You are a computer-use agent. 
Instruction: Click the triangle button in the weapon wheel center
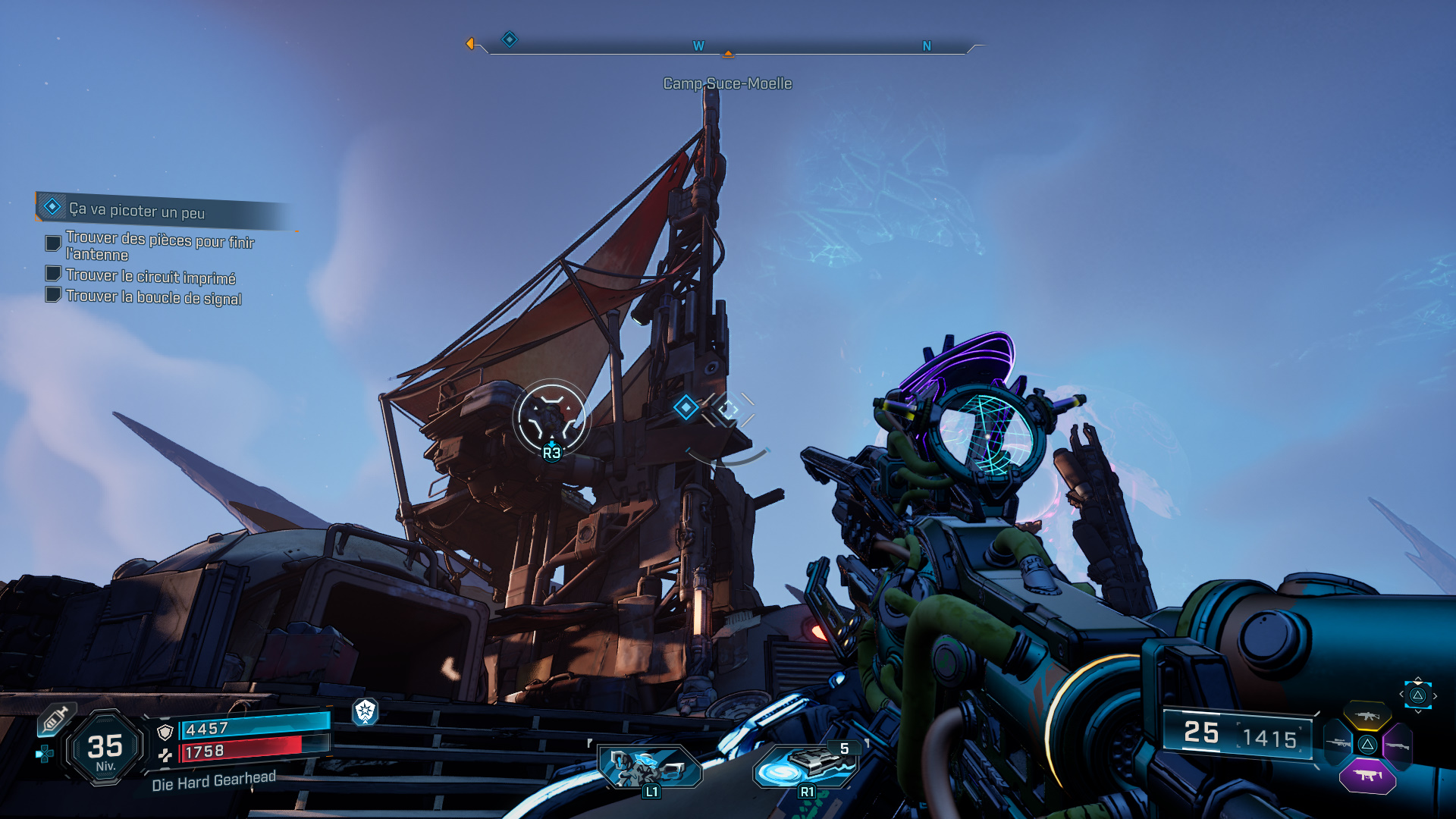(x=1367, y=744)
